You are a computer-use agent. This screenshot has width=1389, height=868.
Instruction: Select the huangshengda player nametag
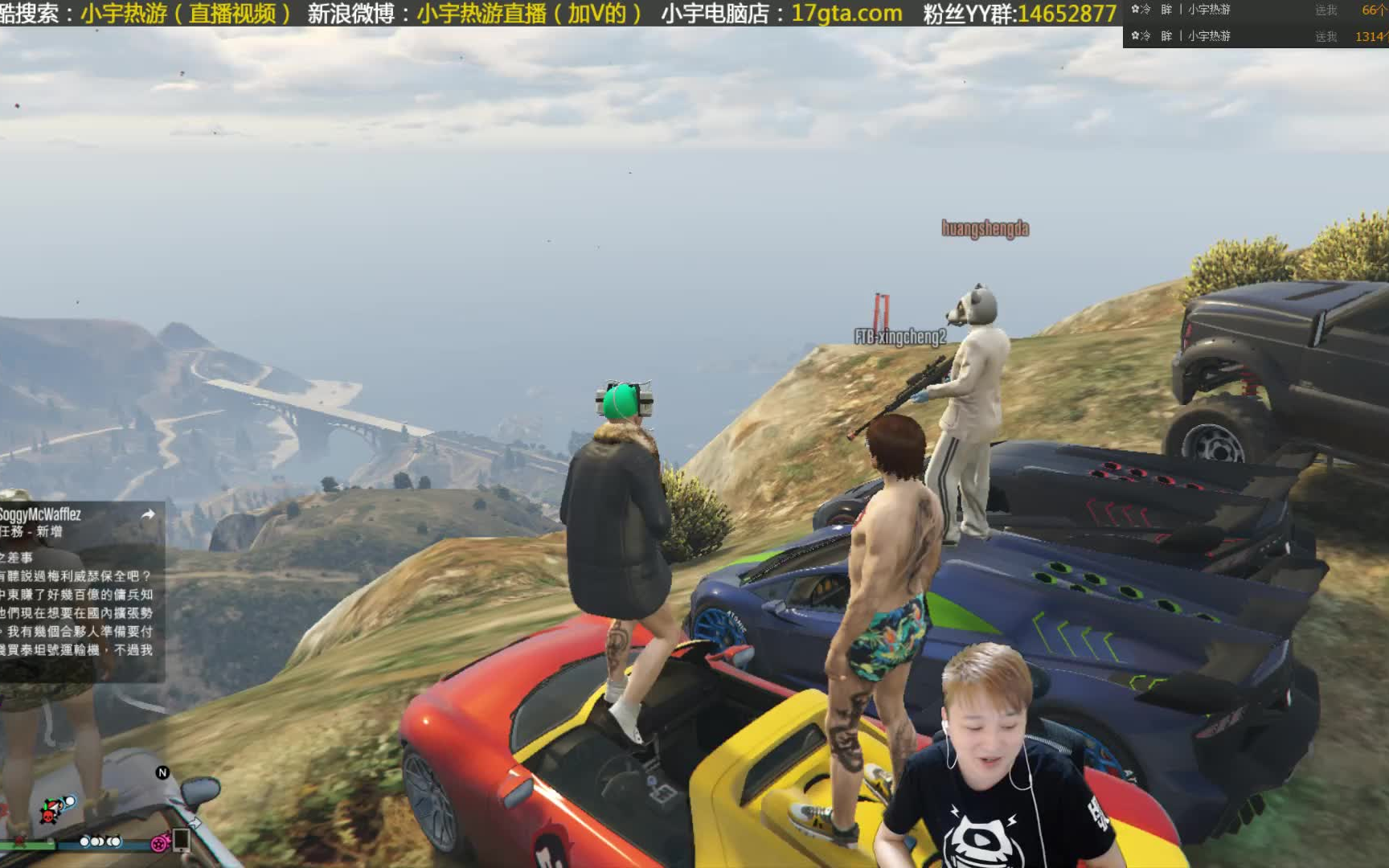pos(985,228)
